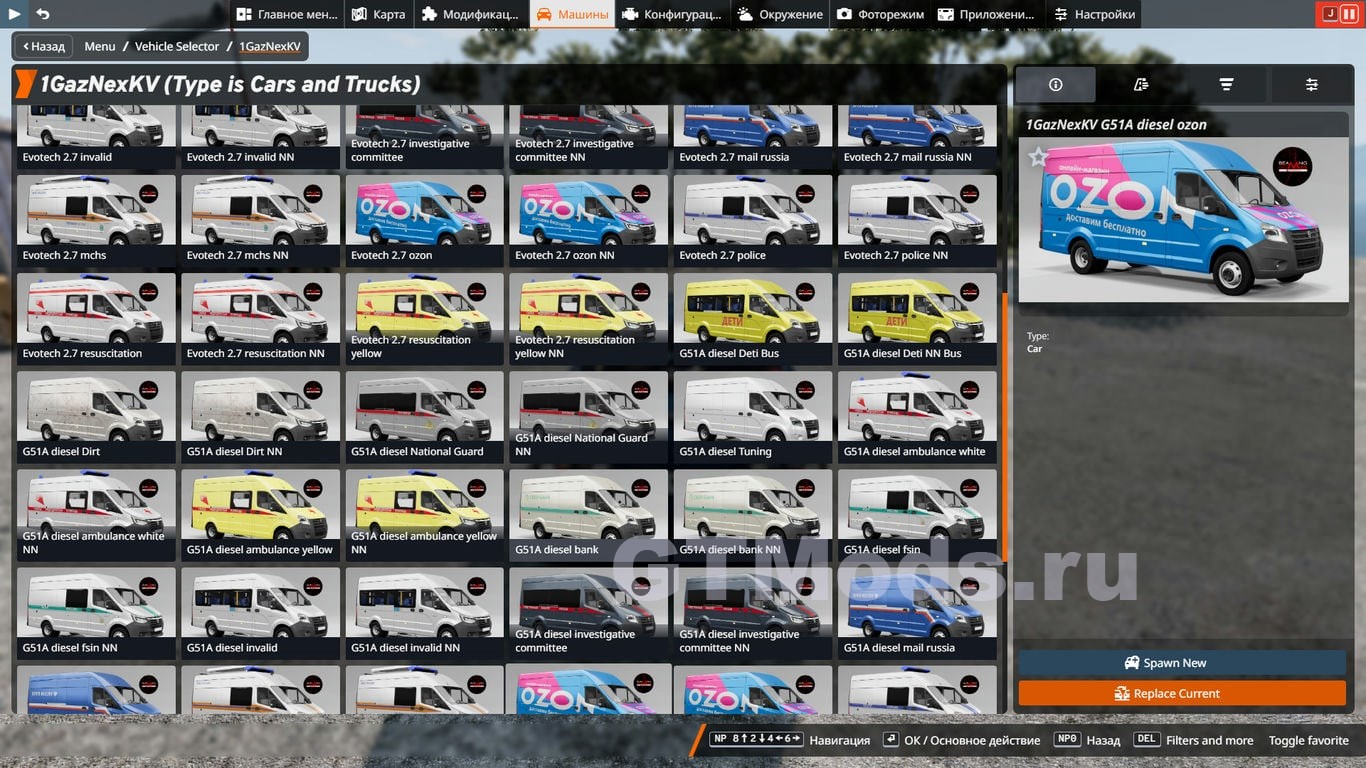The height and width of the screenshot is (768, 1366).
Task: Open the Карта tab
Action: pos(378,14)
